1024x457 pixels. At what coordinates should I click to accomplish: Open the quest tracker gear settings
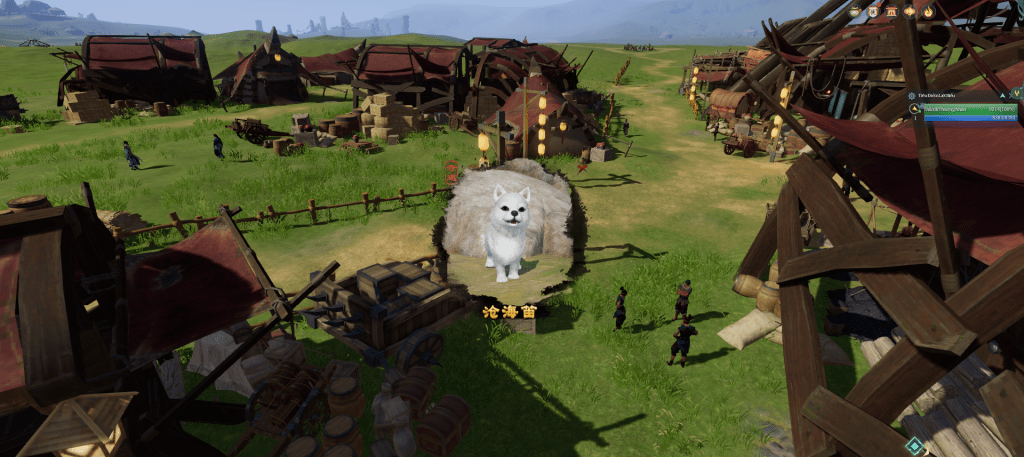tap(911, 95)
